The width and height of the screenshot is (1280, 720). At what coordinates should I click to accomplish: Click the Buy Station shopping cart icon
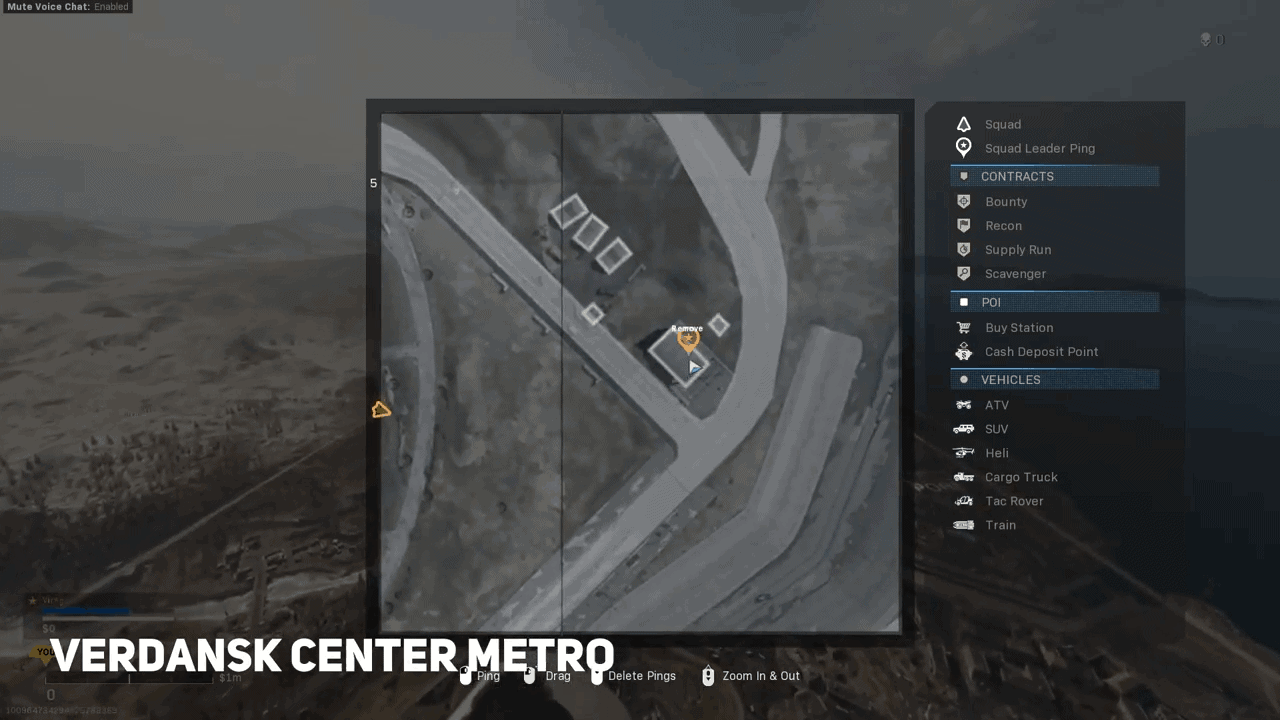click(963, 327)
